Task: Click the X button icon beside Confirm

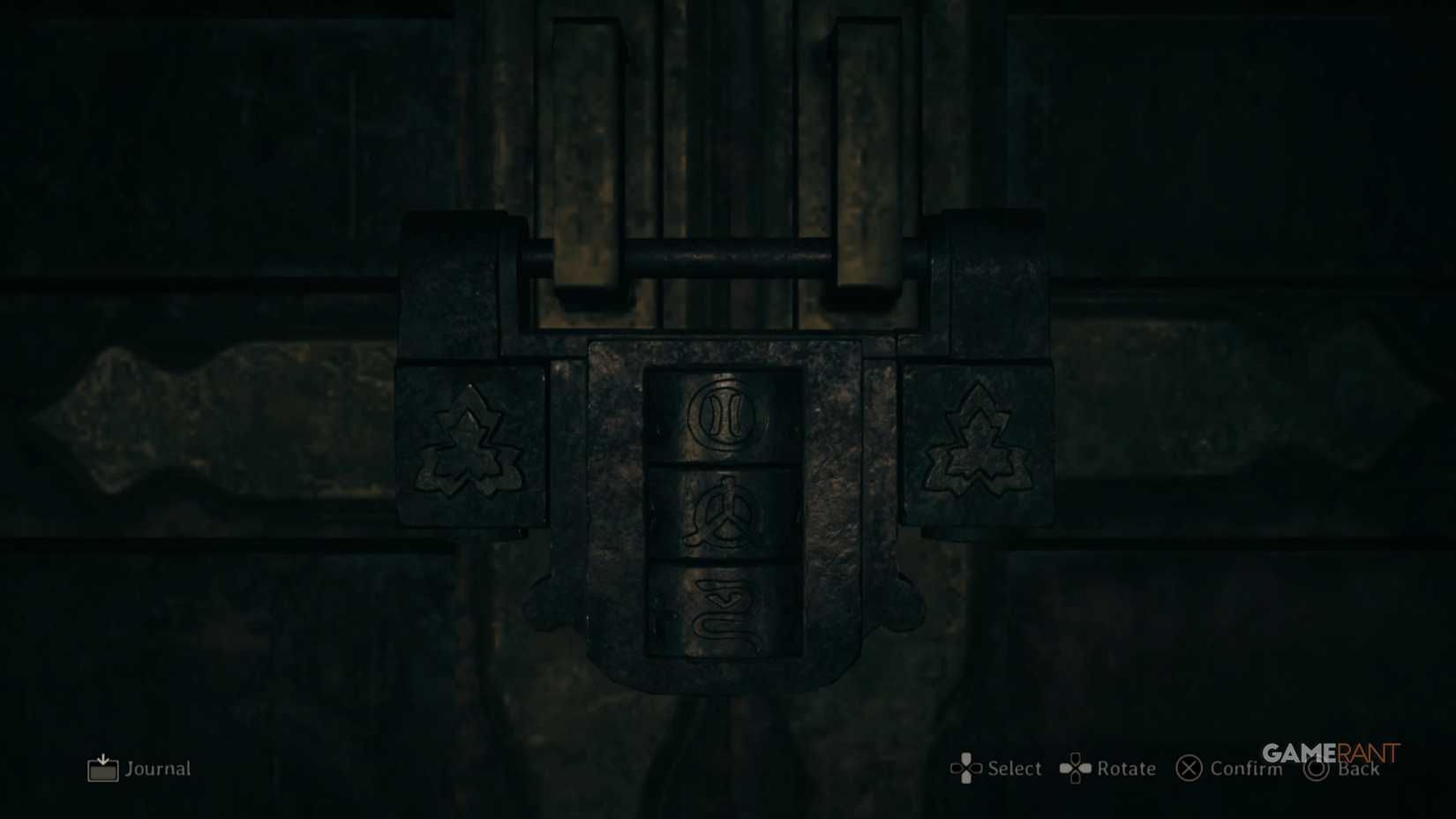Action: 1190,769
